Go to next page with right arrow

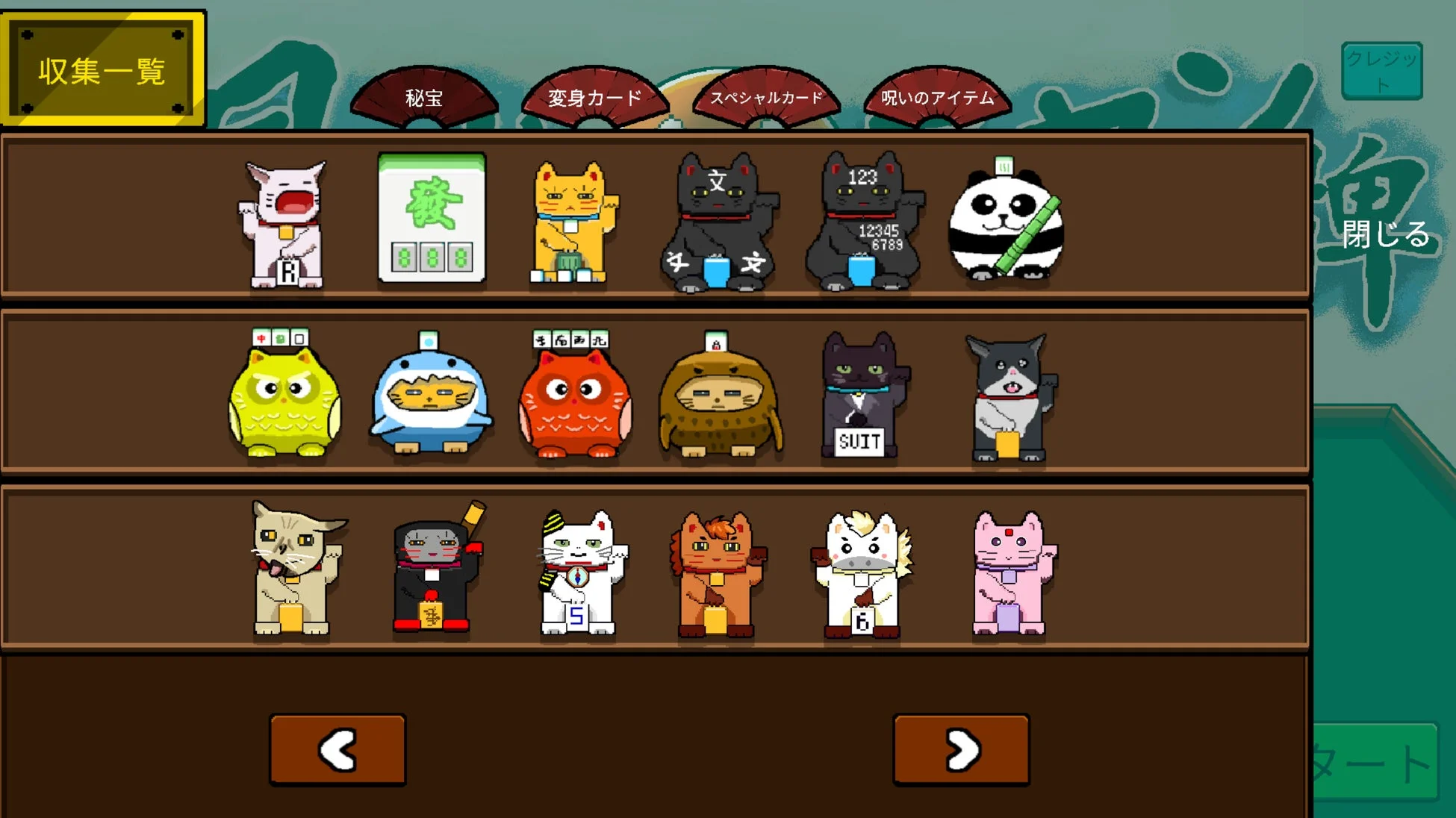(960, 749)
